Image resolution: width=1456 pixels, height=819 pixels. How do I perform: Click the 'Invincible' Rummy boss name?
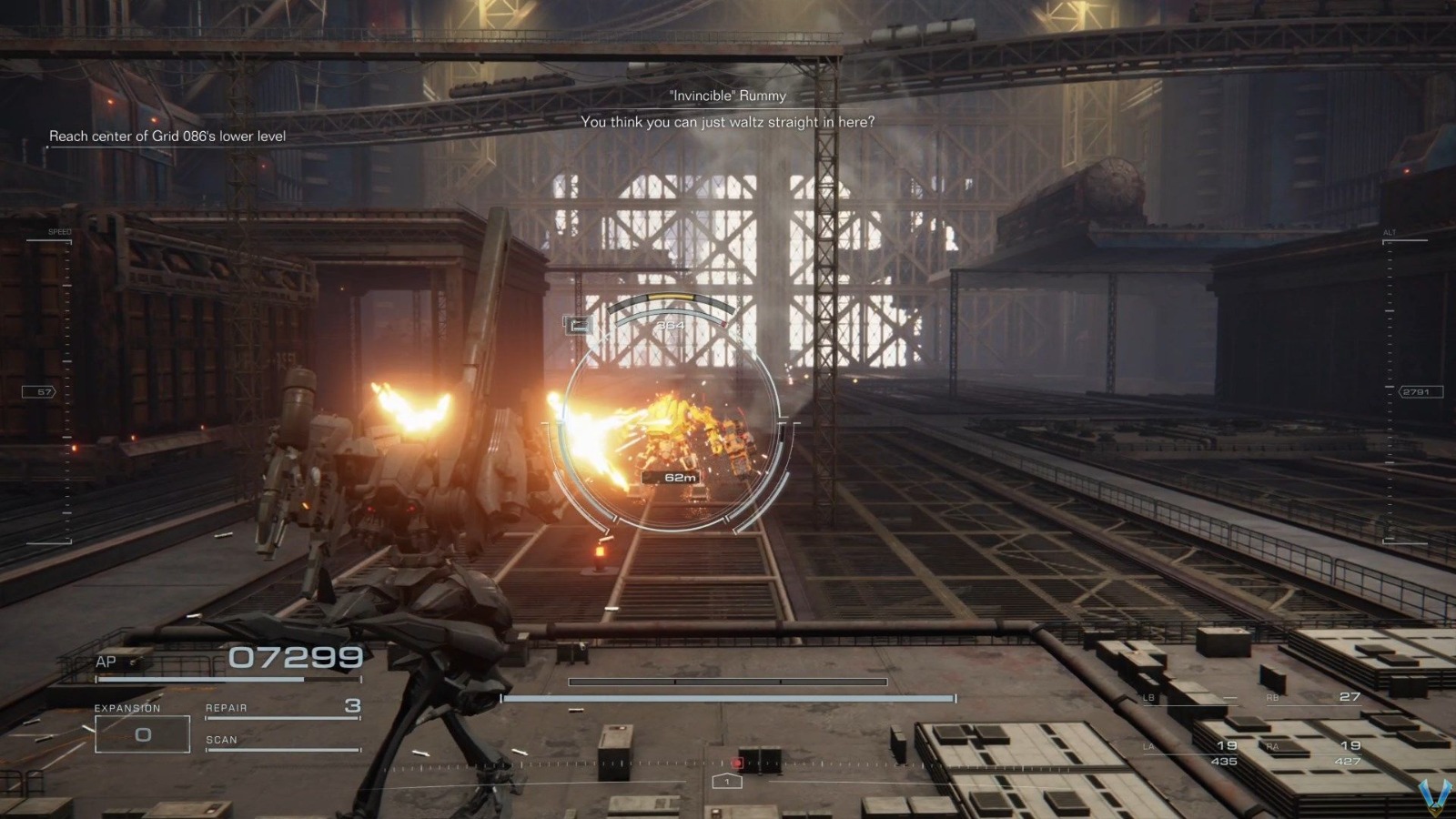click(x=726, y=96)
